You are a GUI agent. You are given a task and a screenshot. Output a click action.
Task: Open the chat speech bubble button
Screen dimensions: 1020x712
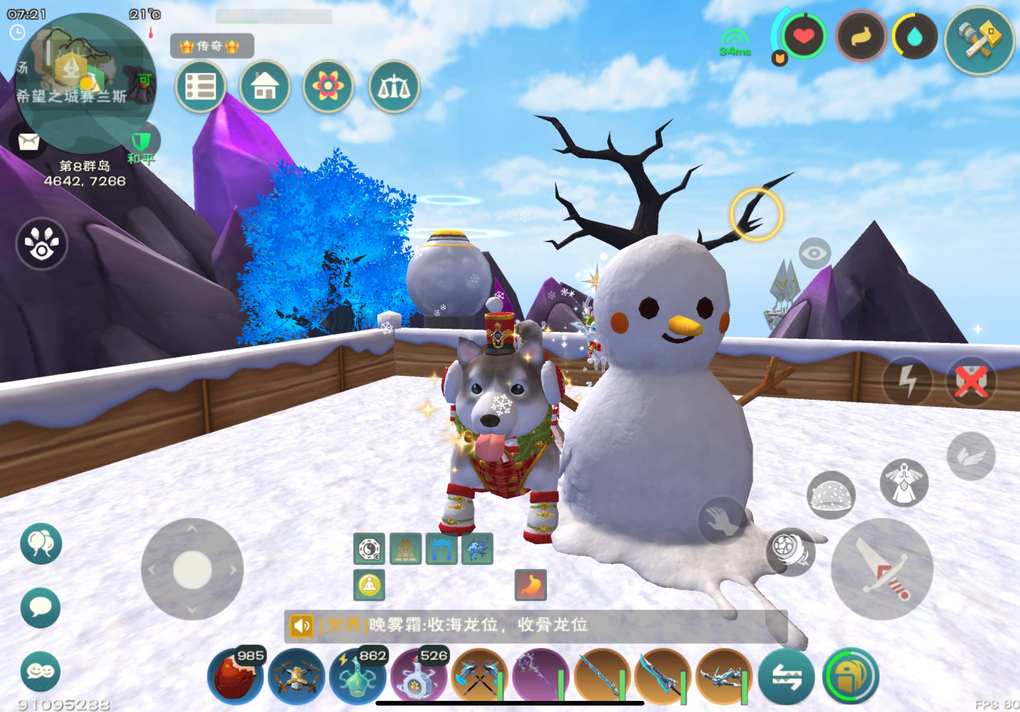(41, 607)
